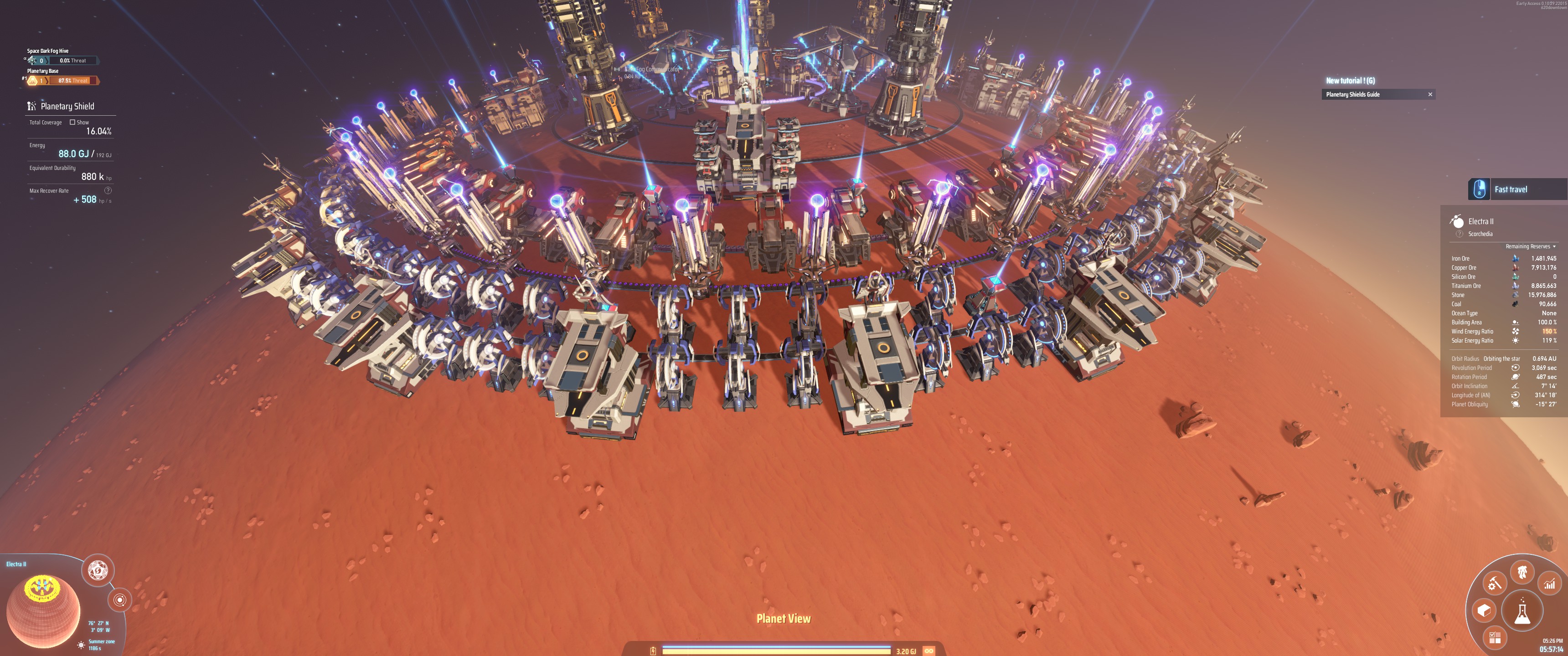Close the Planetary Shields Guide notification
This screenshot has width=1568, height=656.
[x=1430, y=94]
